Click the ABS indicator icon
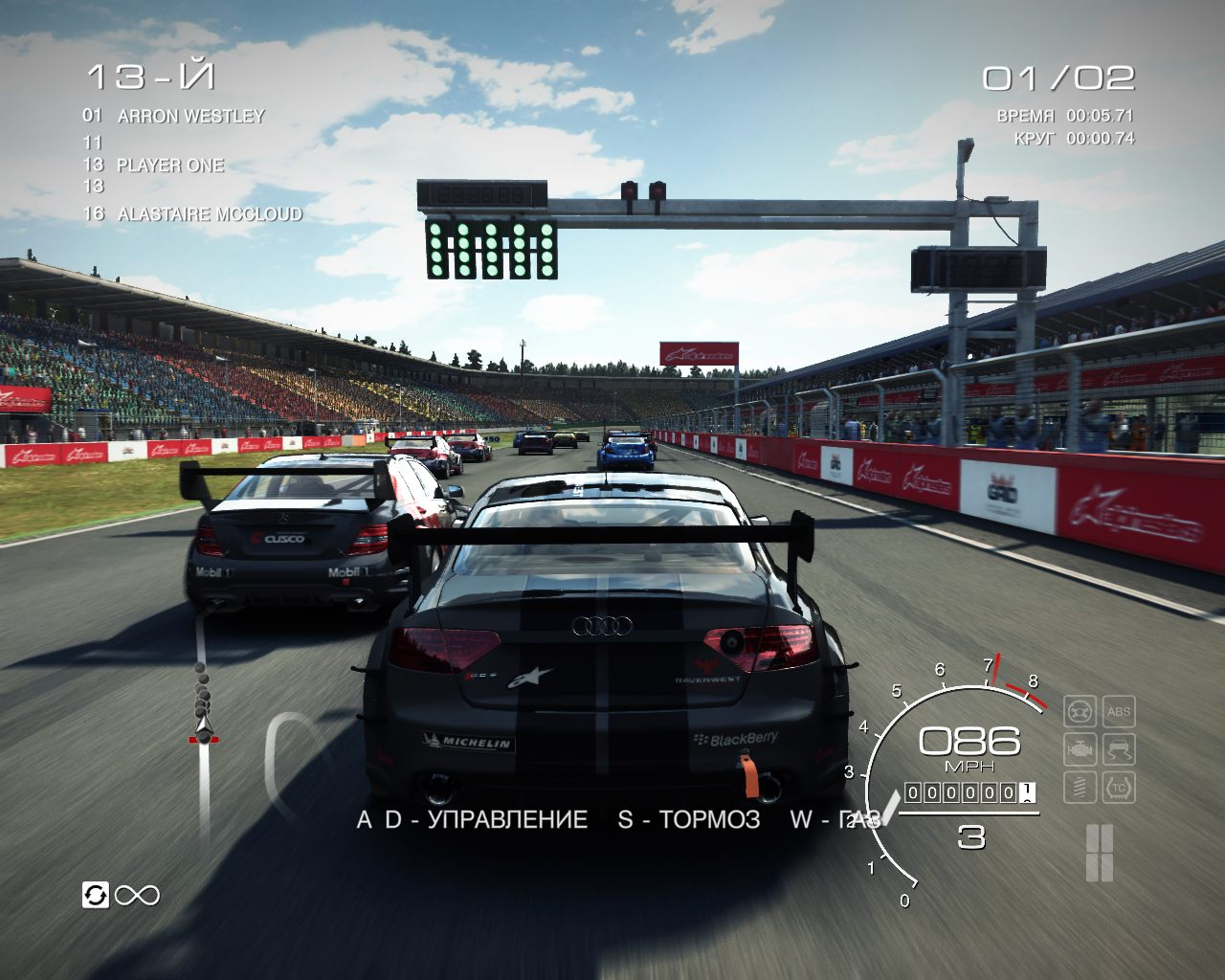Screen dimensions: 1225x980 click(x=1118, y=712)
